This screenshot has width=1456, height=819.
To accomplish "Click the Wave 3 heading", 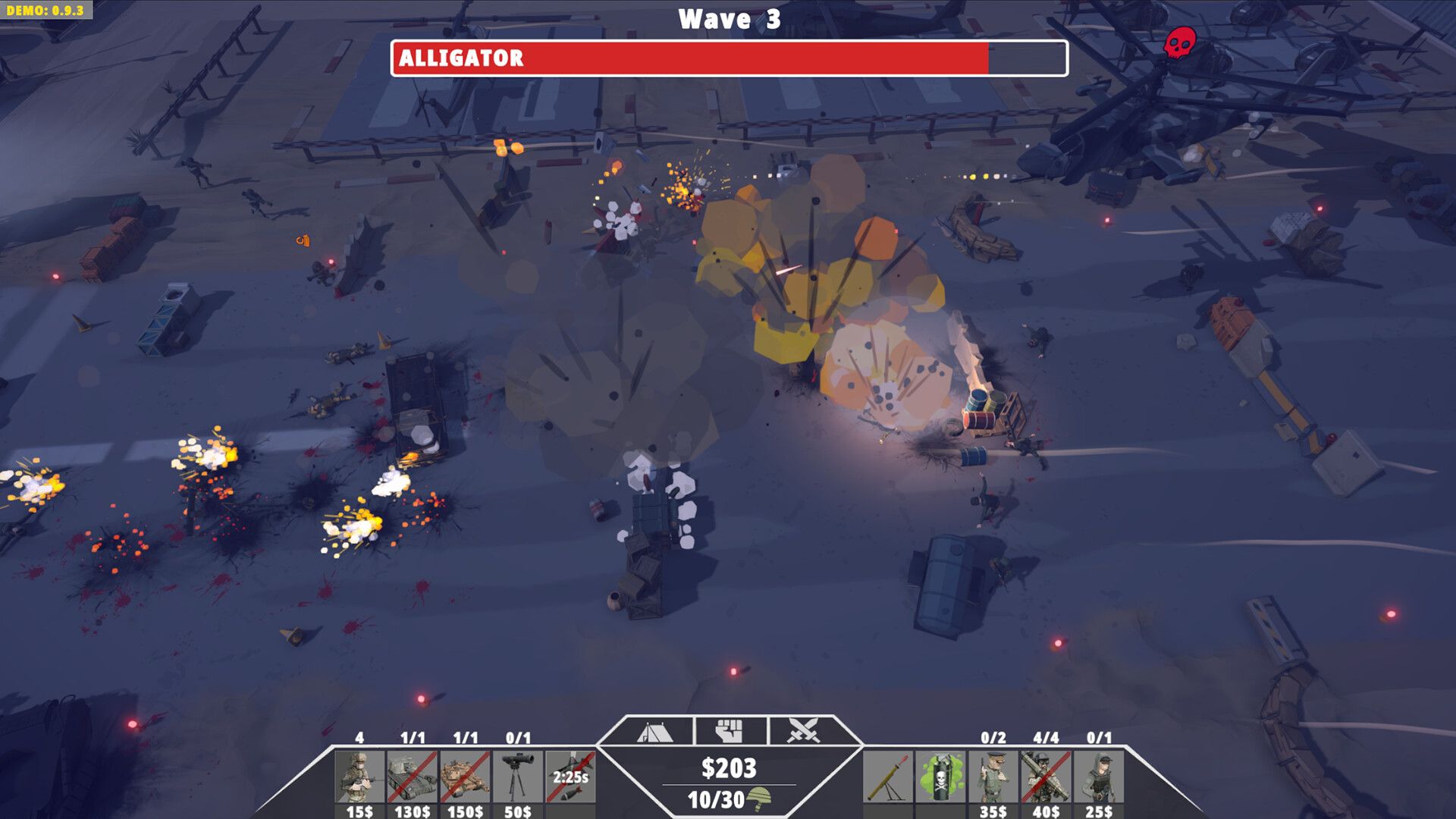I will click(728, 17).
